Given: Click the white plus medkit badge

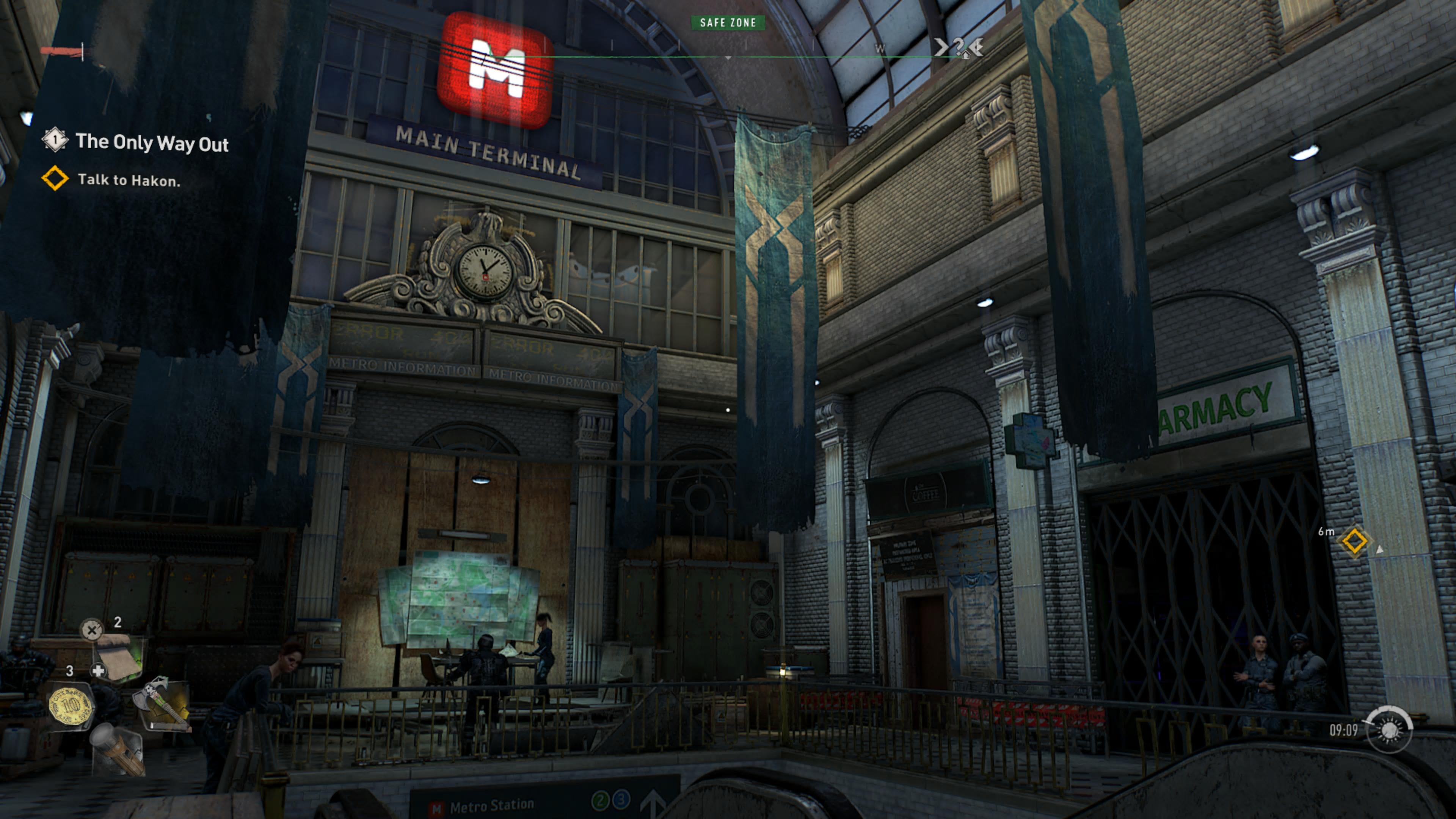Looking at the screenshot, I should [x=98, y=671].
